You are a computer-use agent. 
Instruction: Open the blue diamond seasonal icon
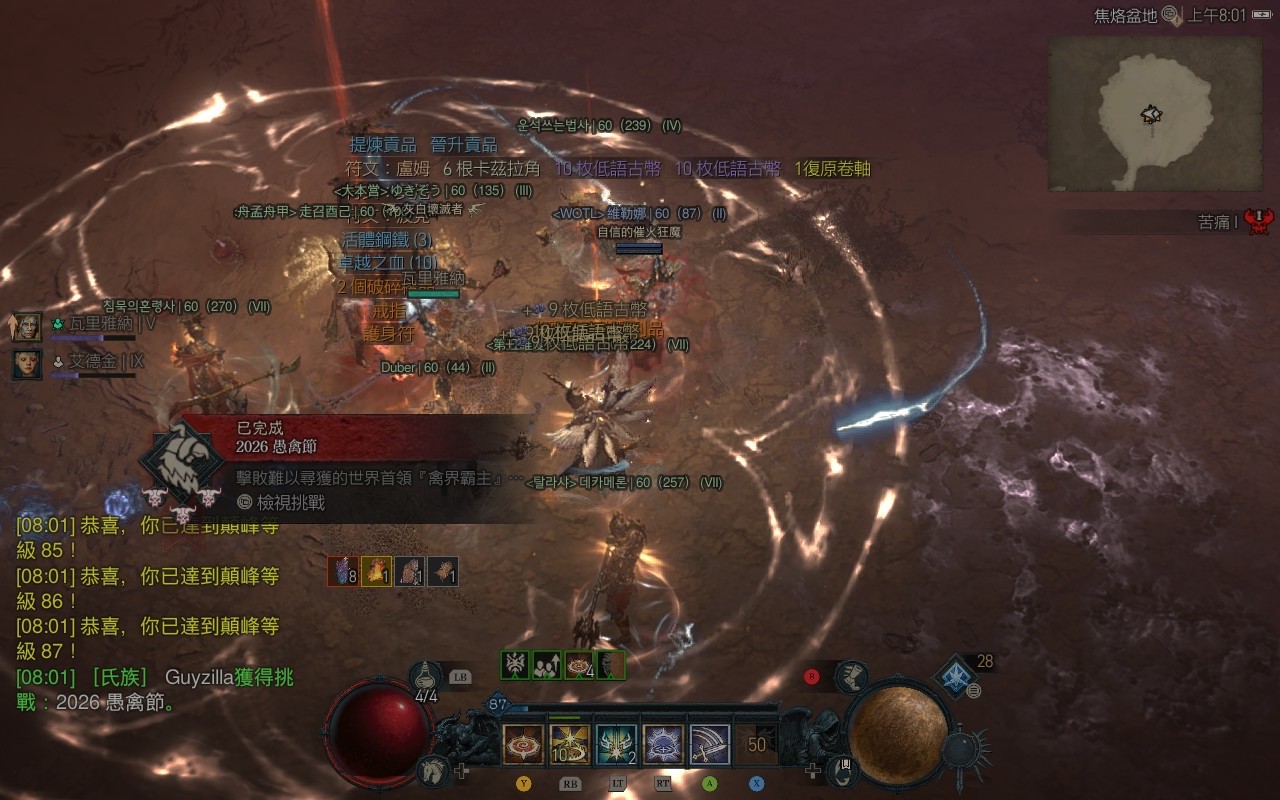coord(956,676)
